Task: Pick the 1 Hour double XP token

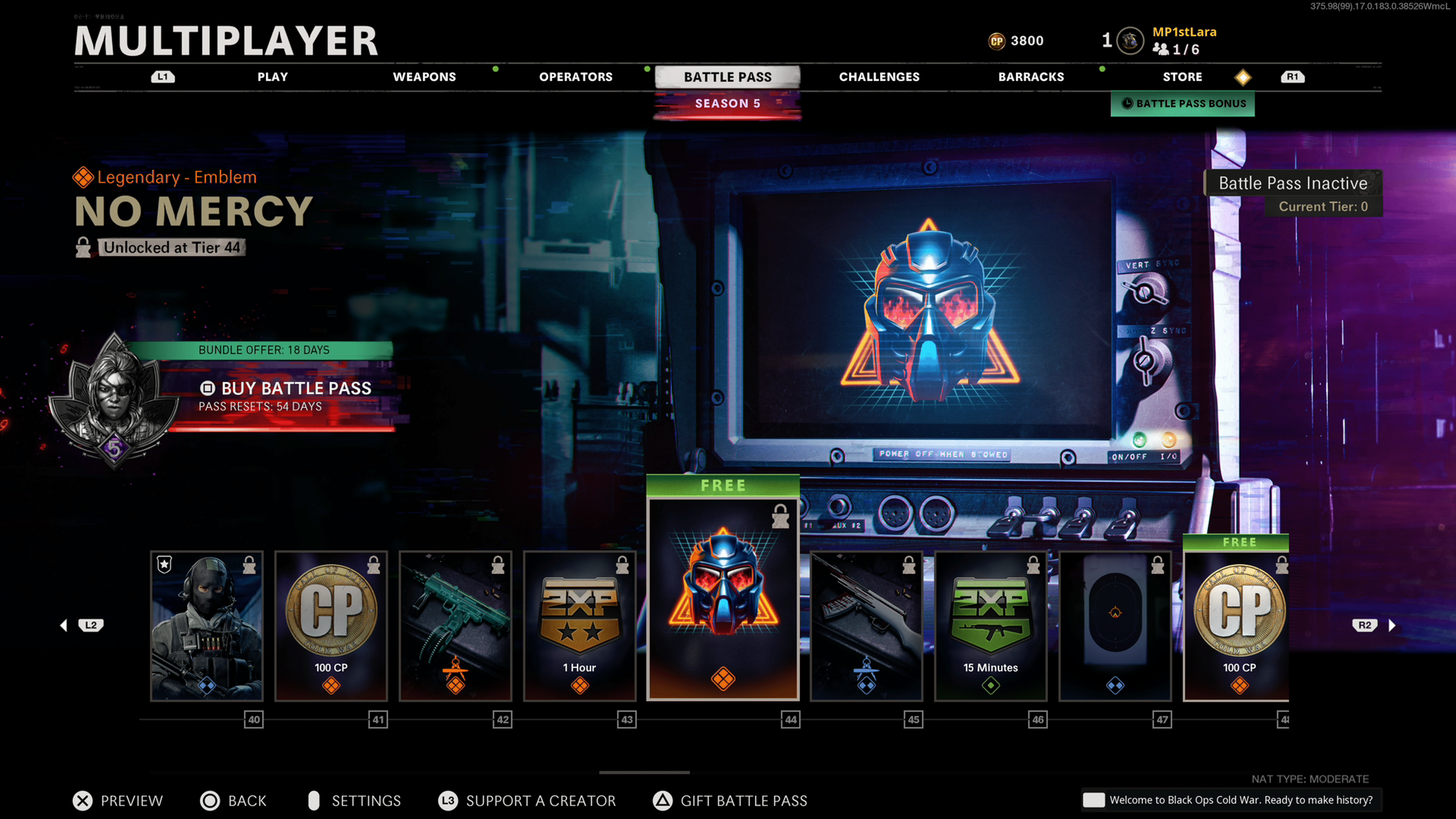Action: coord(580,626)
